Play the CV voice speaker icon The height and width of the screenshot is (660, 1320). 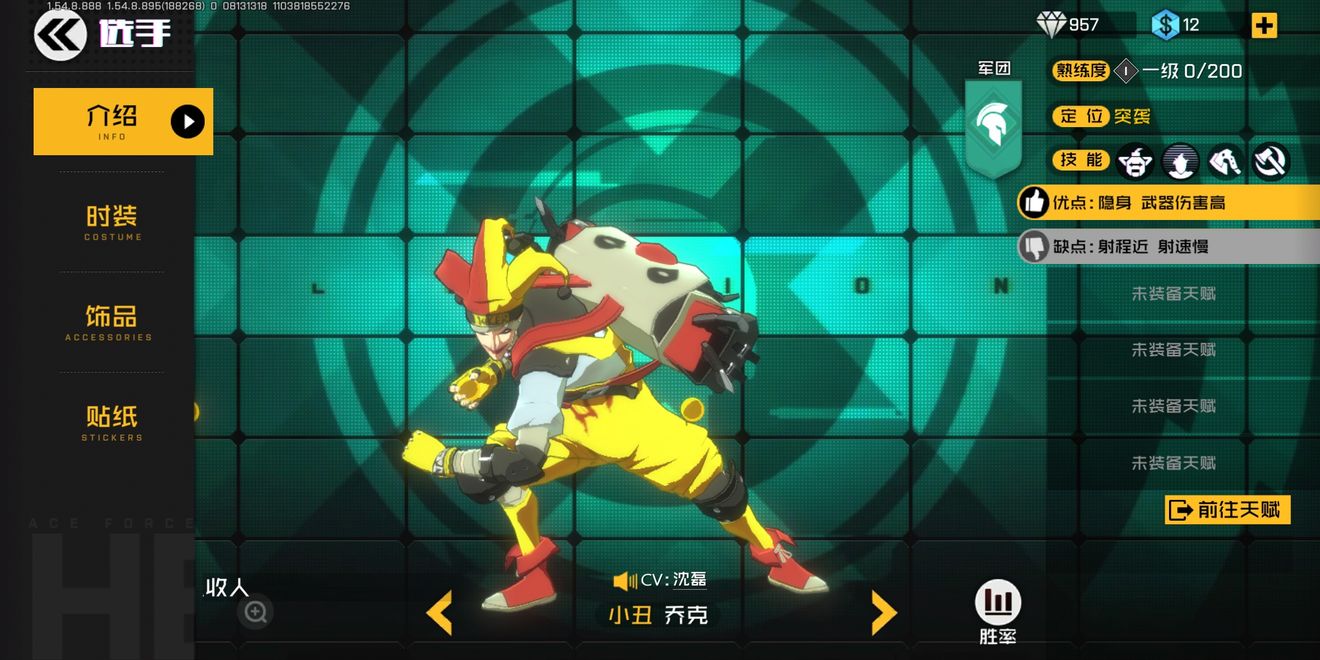[625, 580]
